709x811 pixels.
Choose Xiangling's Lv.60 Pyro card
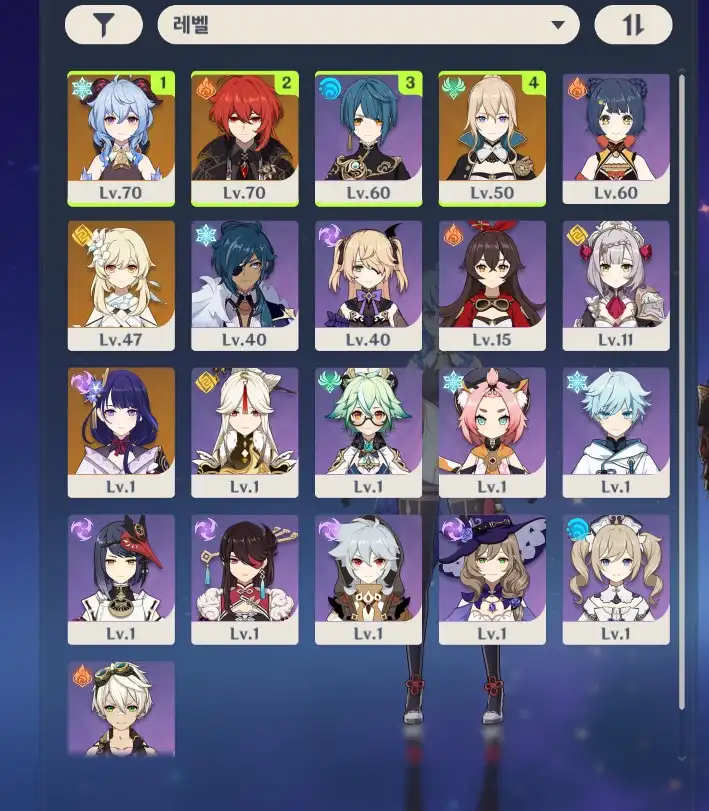coord(616,138)
